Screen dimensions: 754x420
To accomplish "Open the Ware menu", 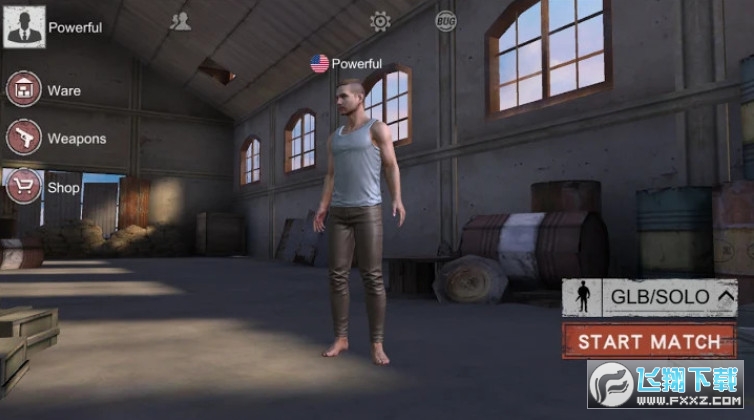I will (24, 90).
